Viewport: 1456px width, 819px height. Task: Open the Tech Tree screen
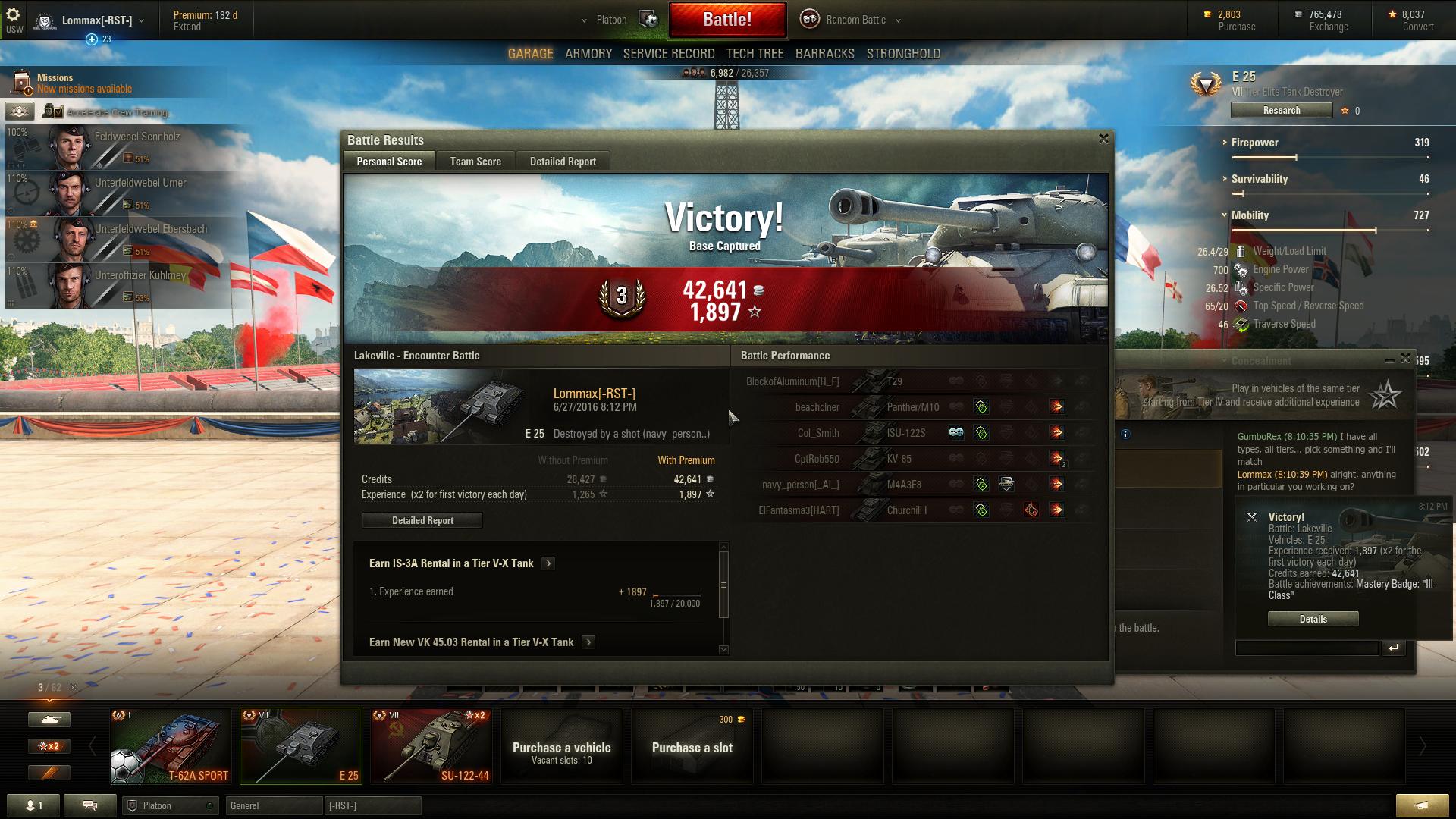point(755,54)
